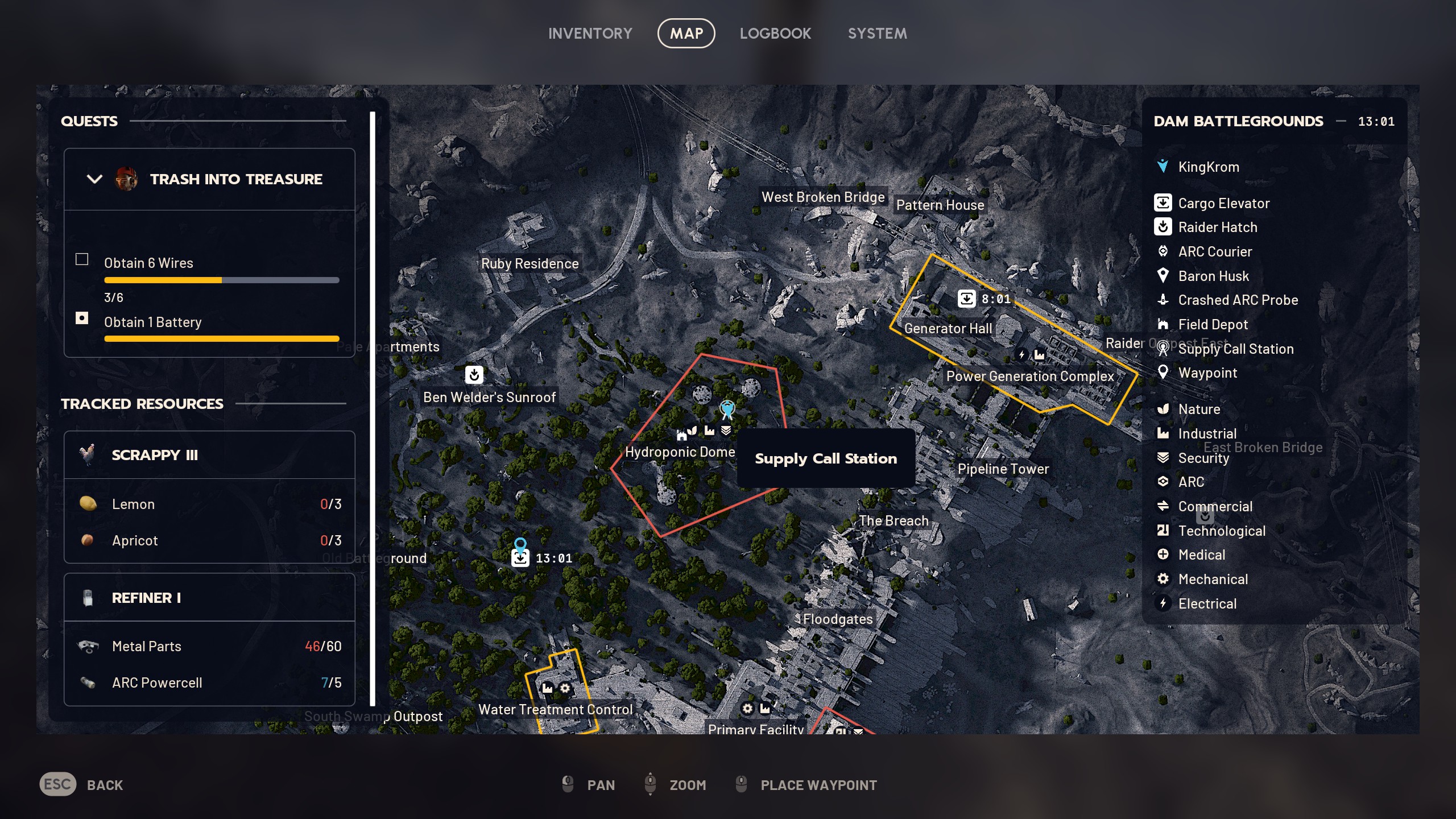
Task: Switch to the Inventory tab
Action: pyautogui.click(x=590, y=33)
